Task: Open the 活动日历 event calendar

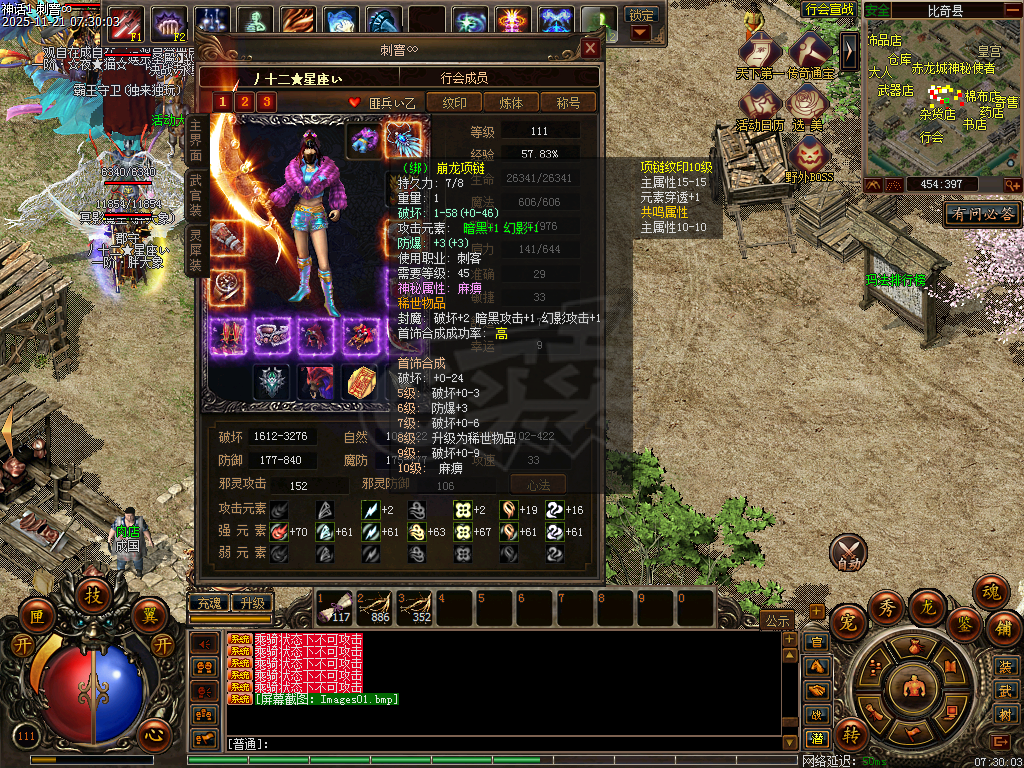Action: click(760, 106)
